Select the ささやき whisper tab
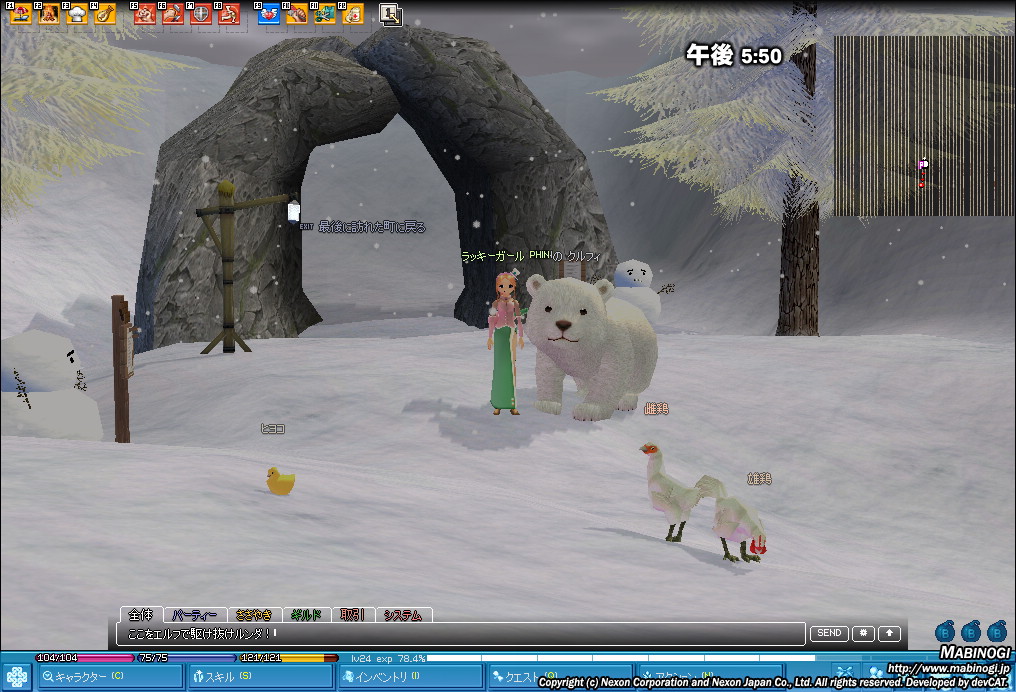Screen dimensions: 1016x692 coord(253,615)
